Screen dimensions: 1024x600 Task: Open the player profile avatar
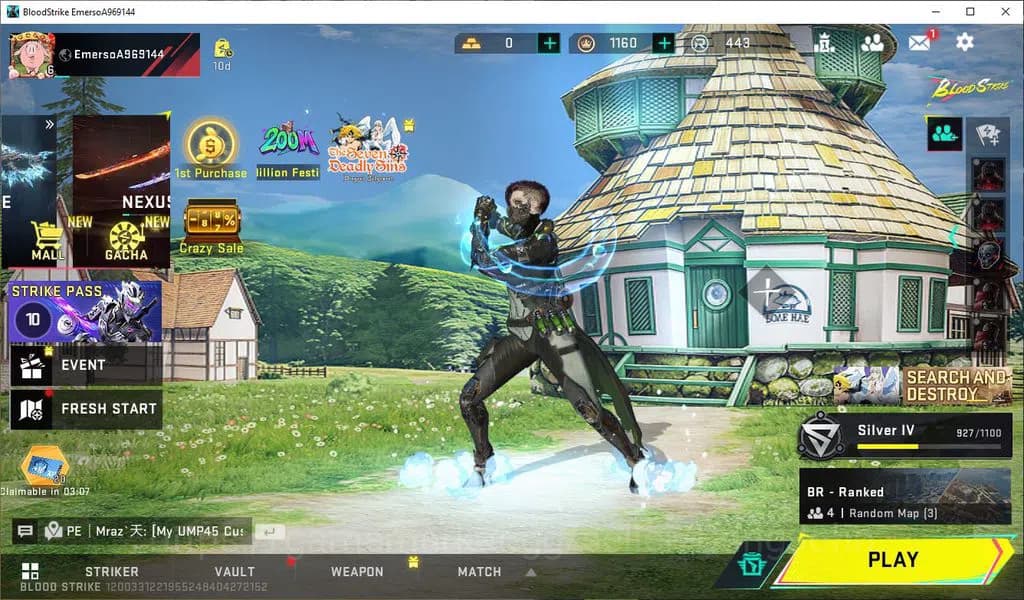[29, 53]
